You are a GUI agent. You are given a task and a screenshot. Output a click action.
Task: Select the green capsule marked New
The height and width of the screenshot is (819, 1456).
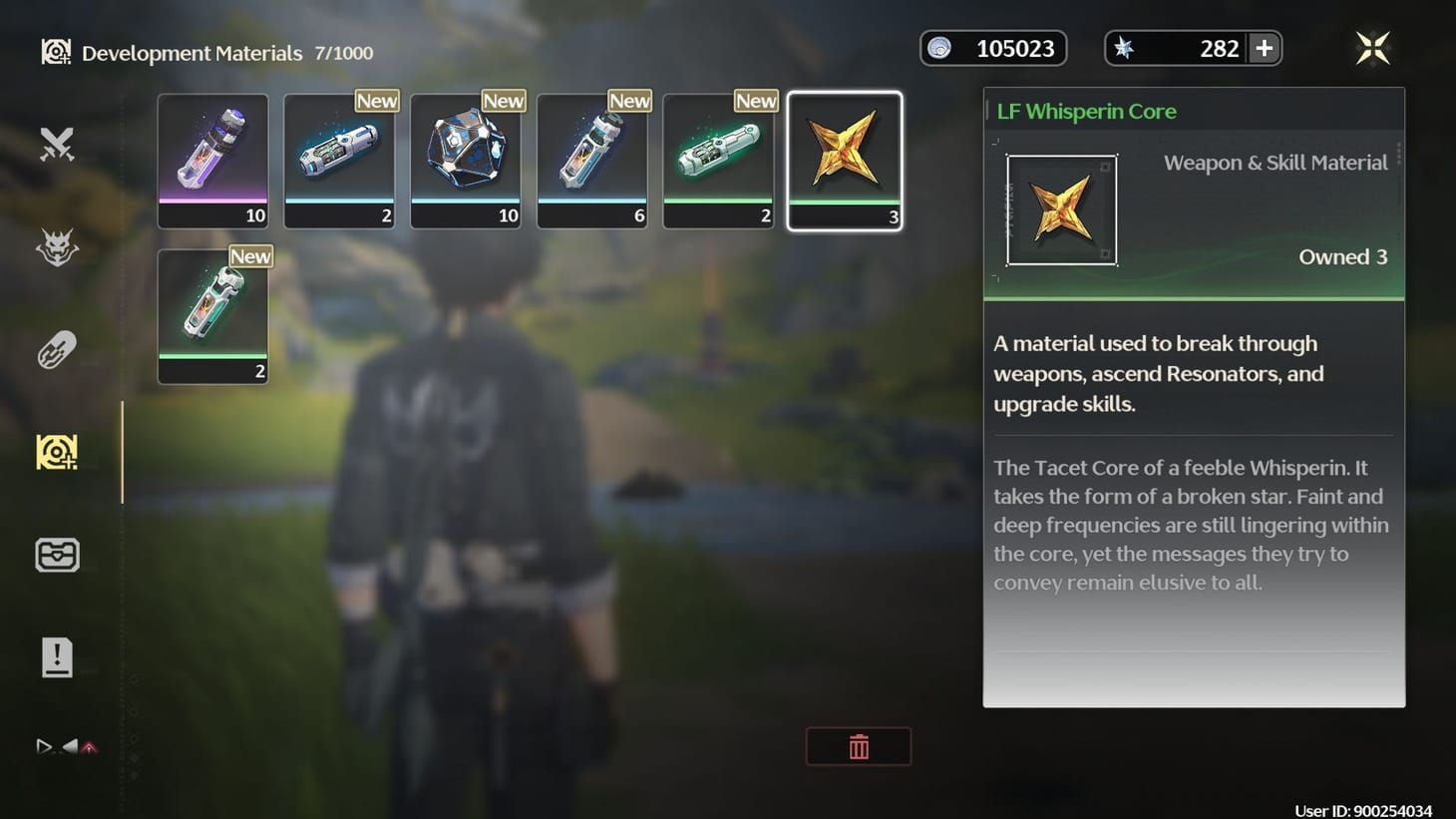click(718, 160)
